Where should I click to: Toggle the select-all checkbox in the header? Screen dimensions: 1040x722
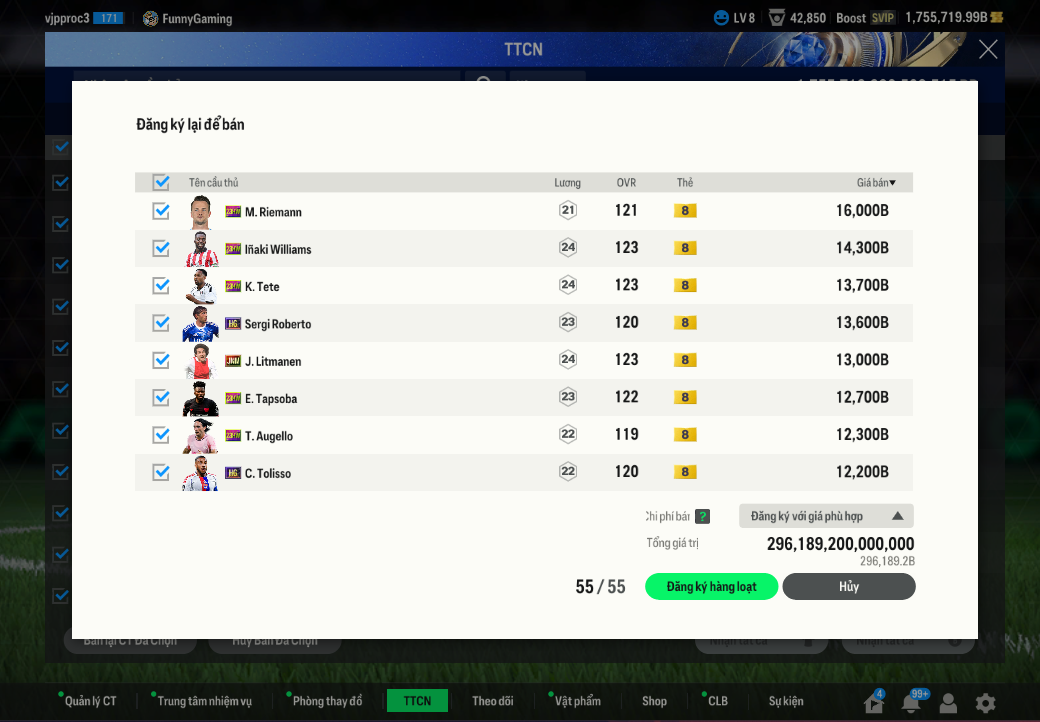[x=161, y=182]
